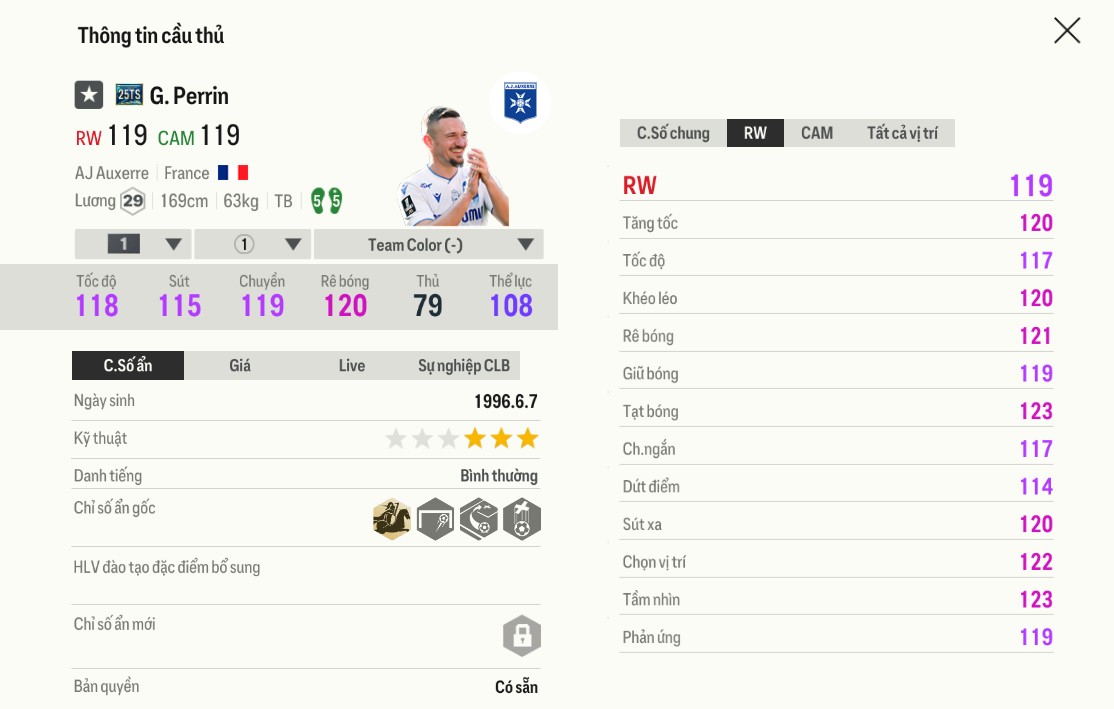Select the RW position tab
The image size is (1114, 709).
tap(755, 133)
